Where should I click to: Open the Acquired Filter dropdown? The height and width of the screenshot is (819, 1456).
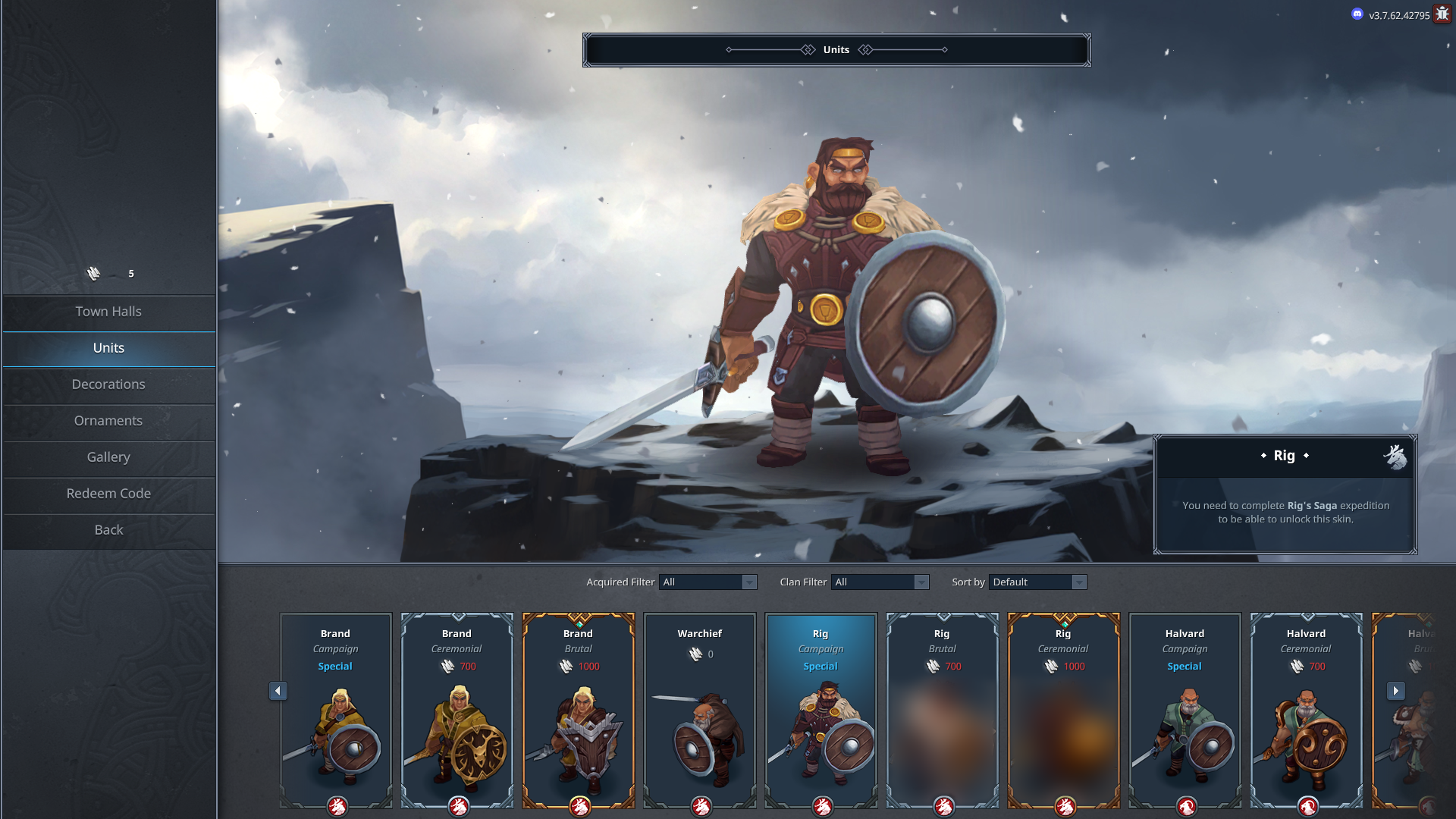pyautogui.click(x=708, y=582)
